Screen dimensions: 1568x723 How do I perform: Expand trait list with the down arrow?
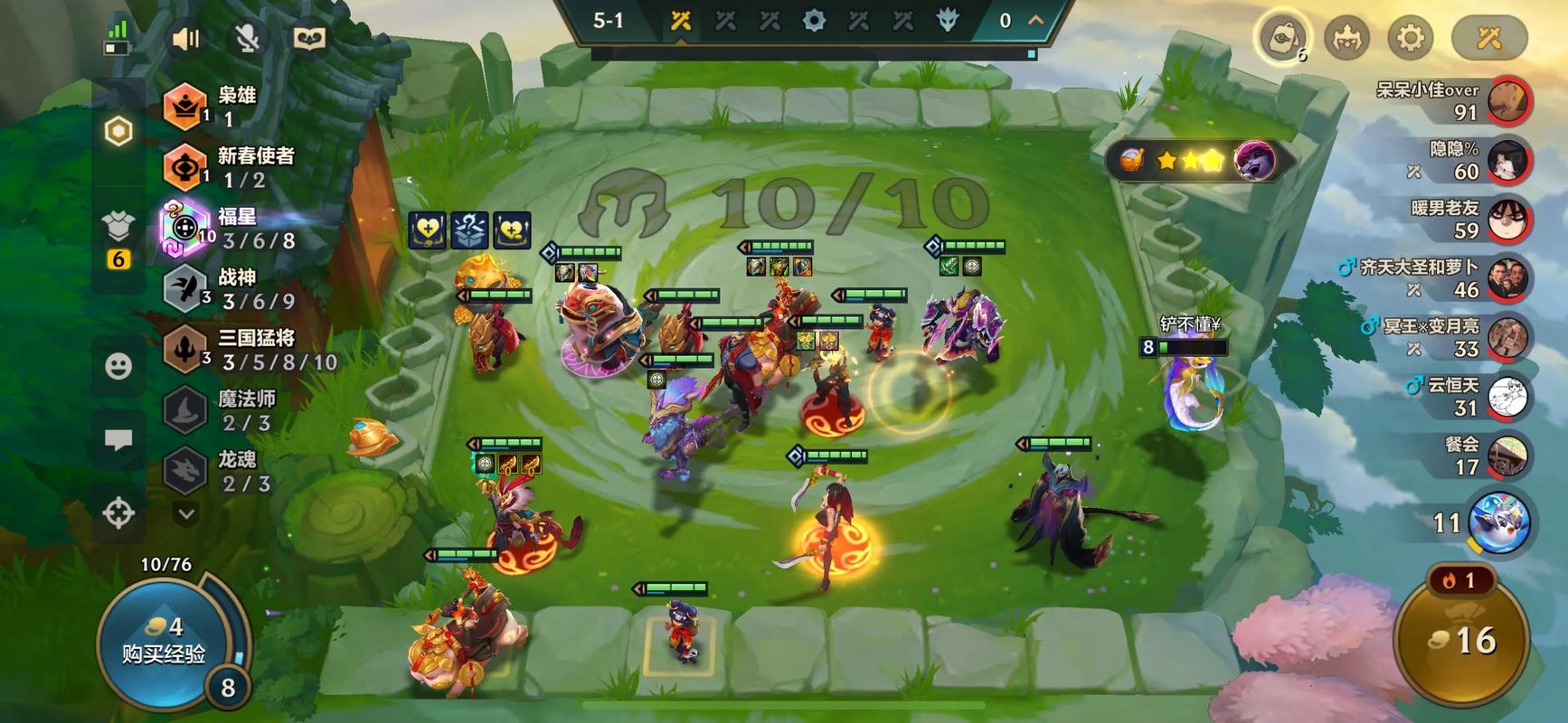[x=186, y=514]
